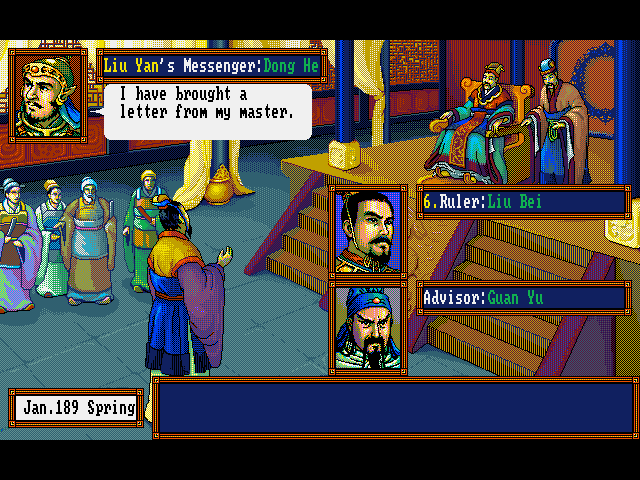Image resolution: width=640 pixels, height=480 pixels.
Task: Click the Jan. 189 Spring date panel
Action: click(75, 408)
